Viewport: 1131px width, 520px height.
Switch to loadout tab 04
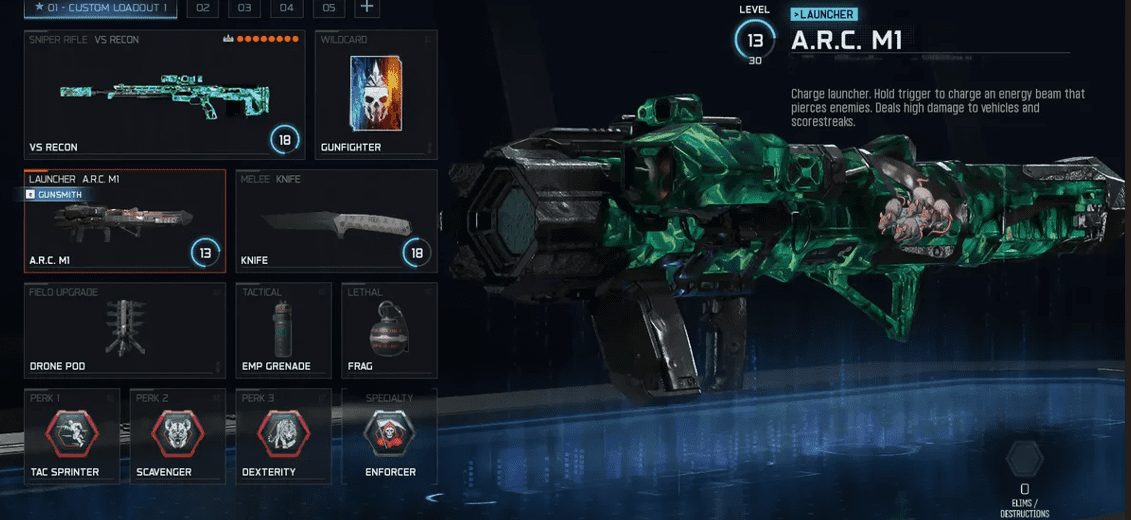286,8
